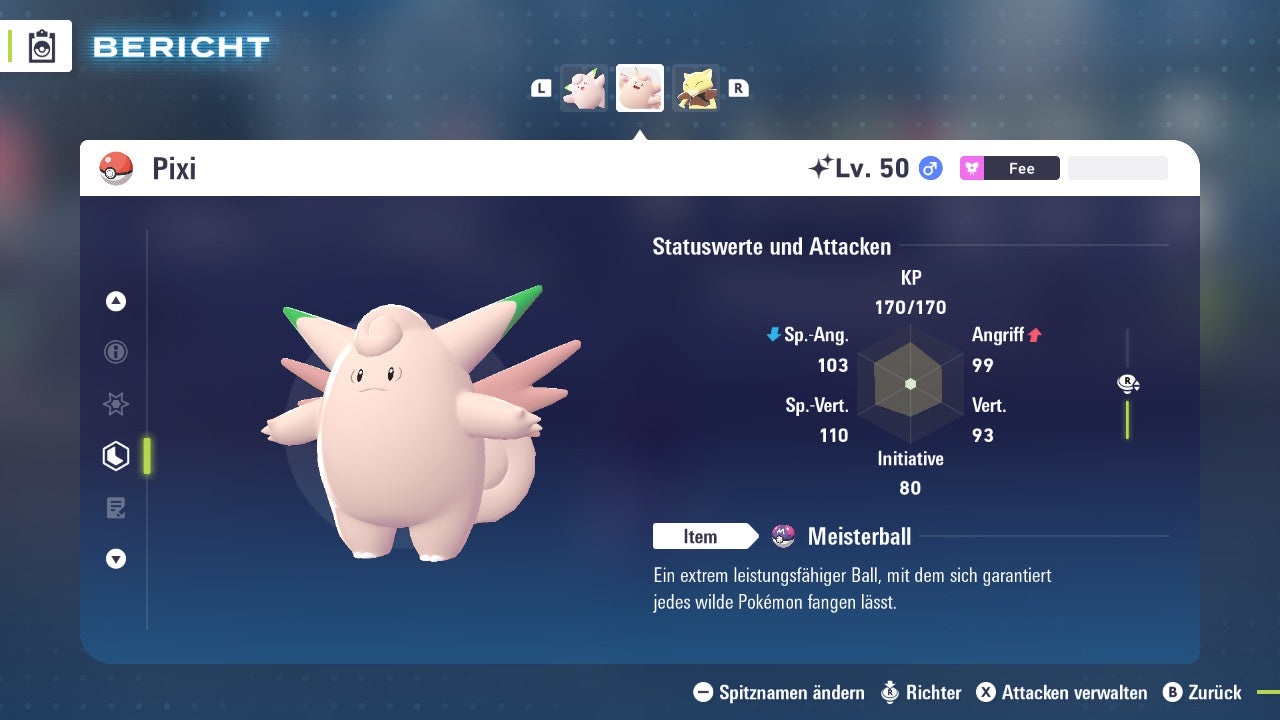Select the moves notepad icon in sidebar

tap(116, 507)
